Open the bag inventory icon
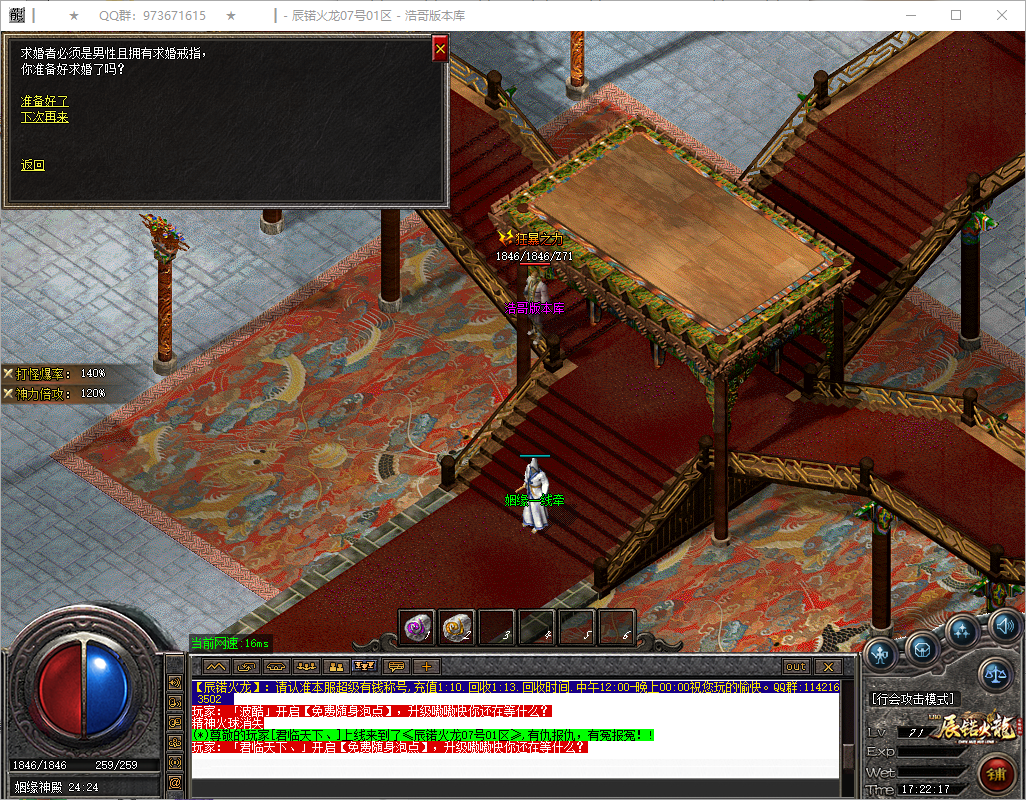 (922, 647)
